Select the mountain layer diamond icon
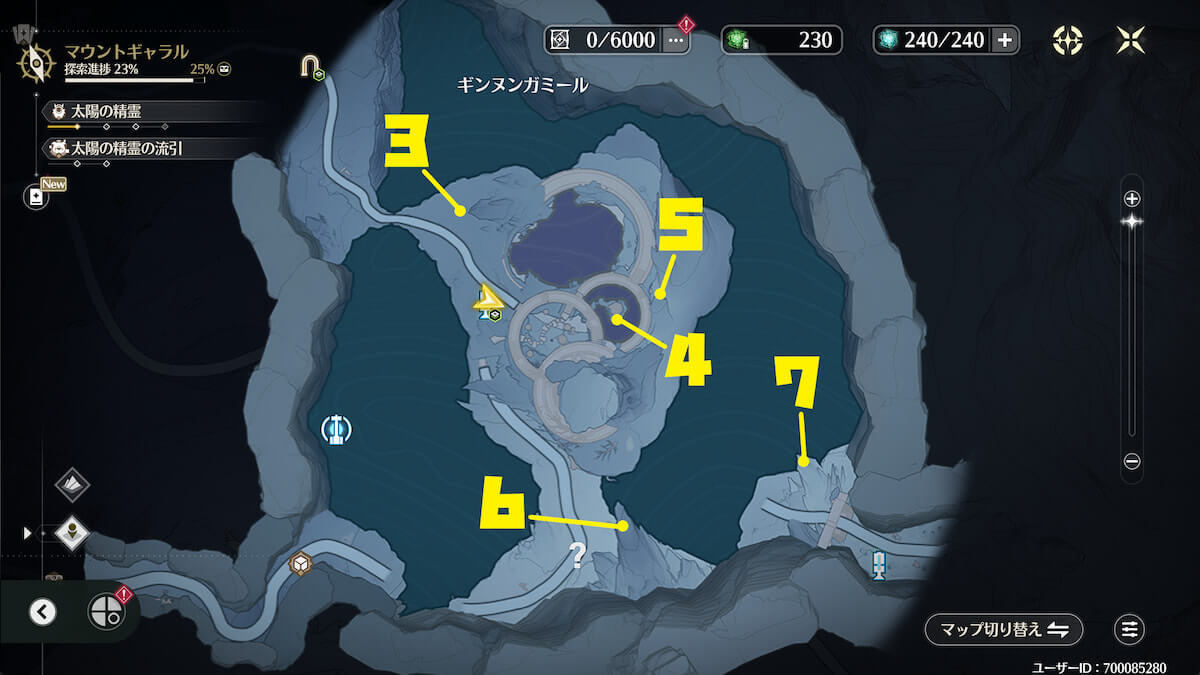The width and height of the screenshot is (1200, 675). pyautogui.click(x=72, y=485)
